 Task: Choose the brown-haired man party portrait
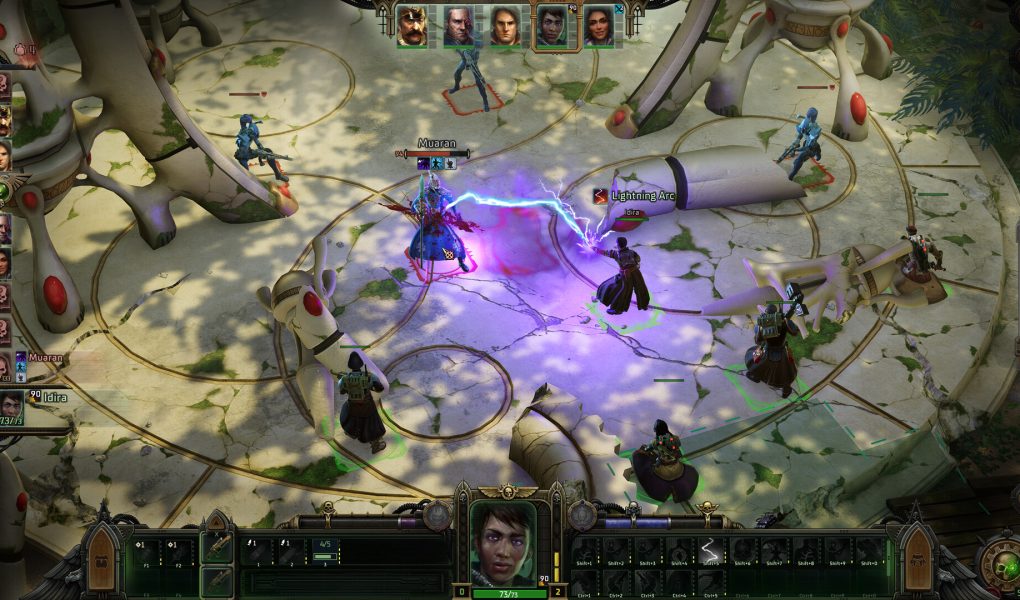pos(505,26)
